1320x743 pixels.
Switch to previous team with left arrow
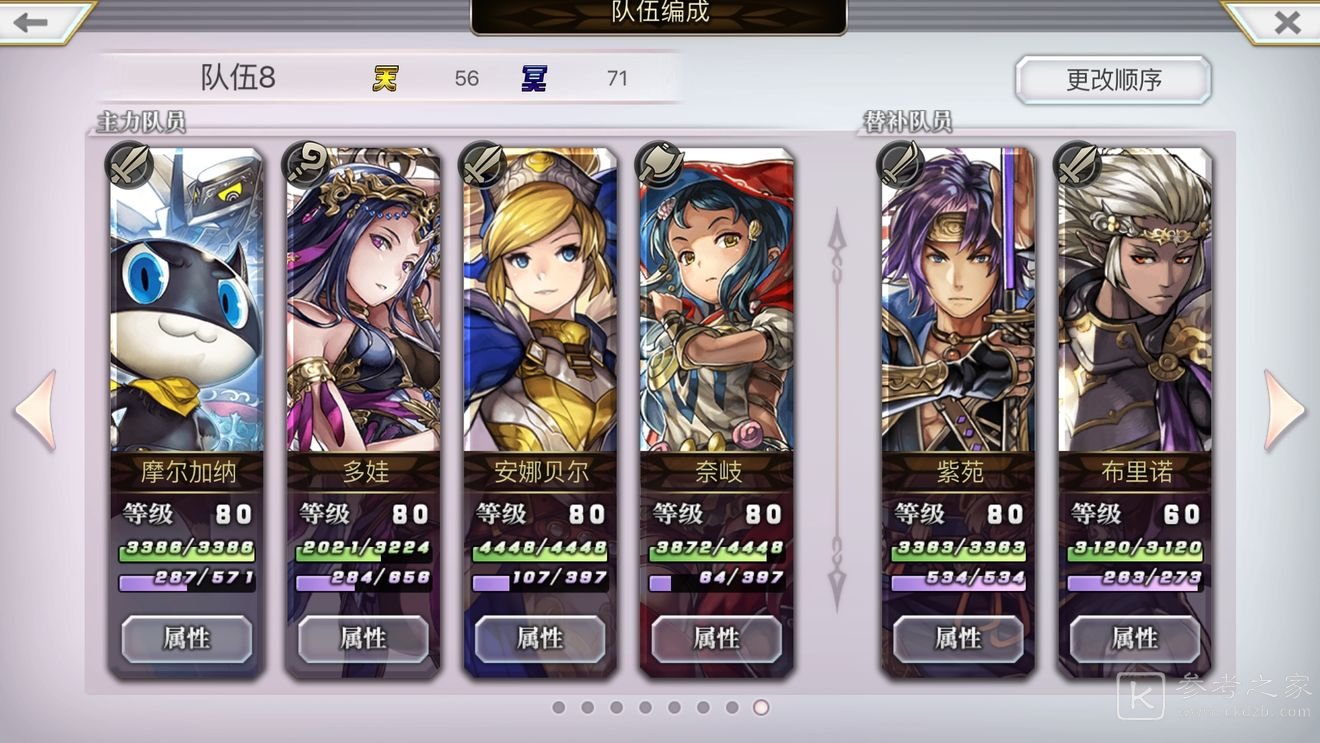tap(36, 410)
